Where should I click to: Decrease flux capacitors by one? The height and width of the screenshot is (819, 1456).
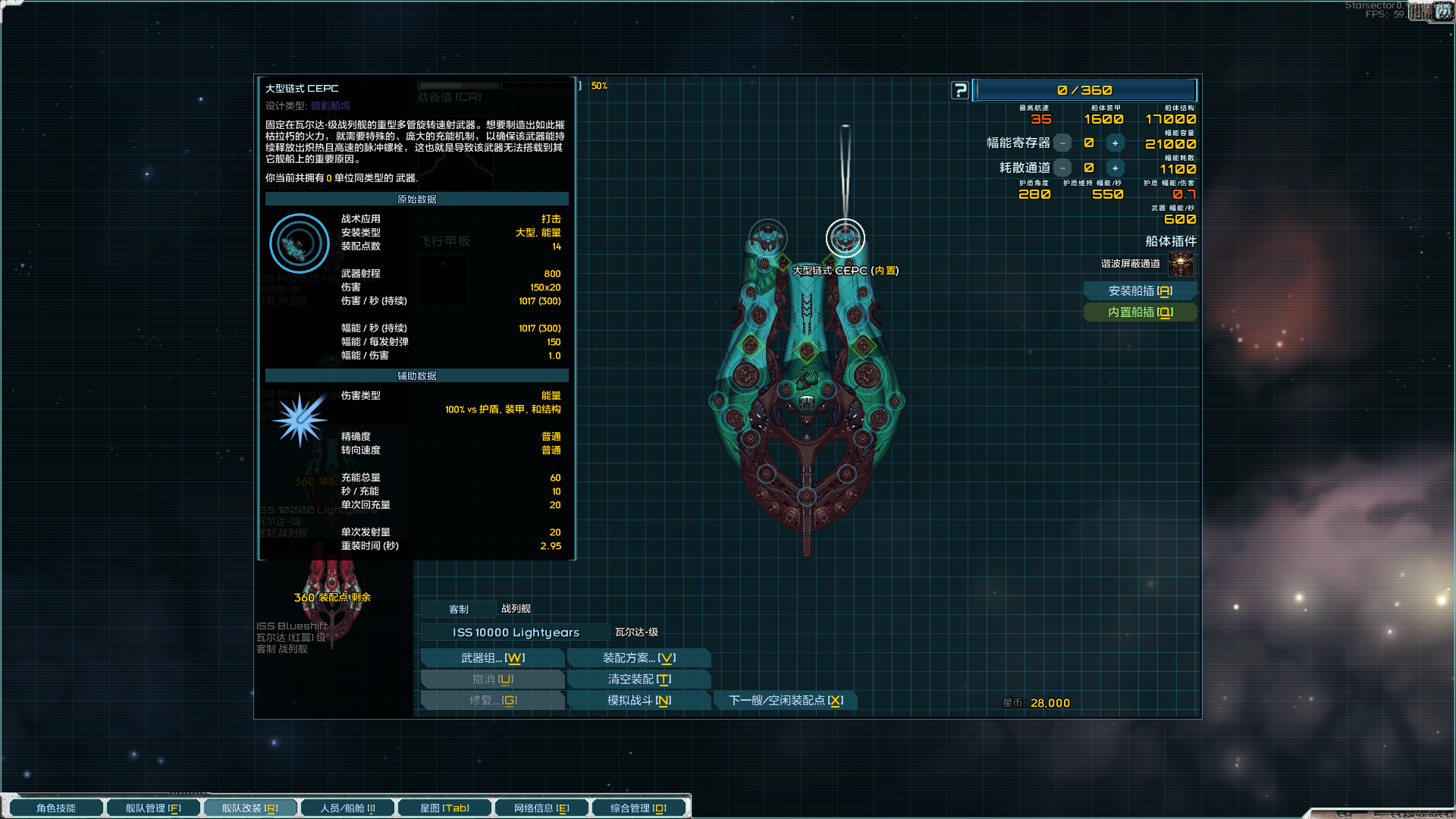[1063, 143]
